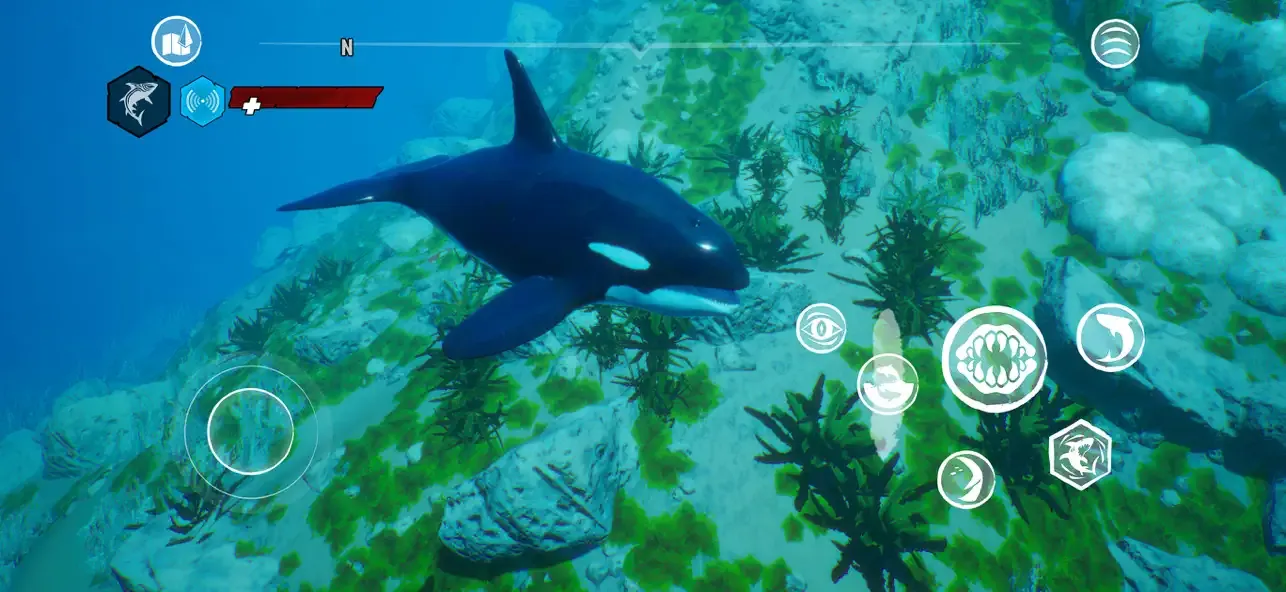The height and width of the screenshot is (592, 1286).
Task: Activate the hexagonal shark frenzy ability
Action: pos(1080,454)
